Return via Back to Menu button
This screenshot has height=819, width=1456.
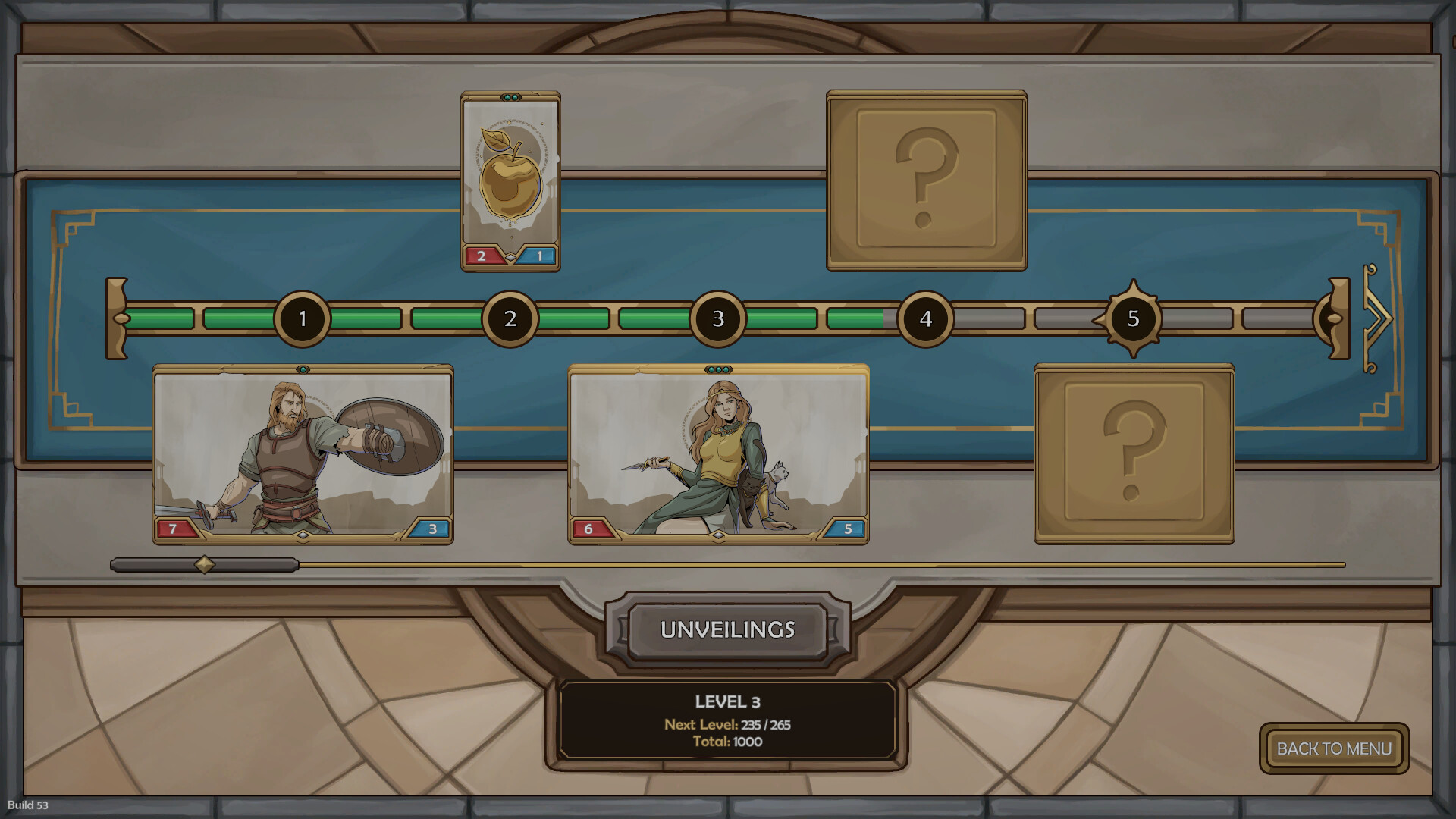click(x=1334, y=748)
